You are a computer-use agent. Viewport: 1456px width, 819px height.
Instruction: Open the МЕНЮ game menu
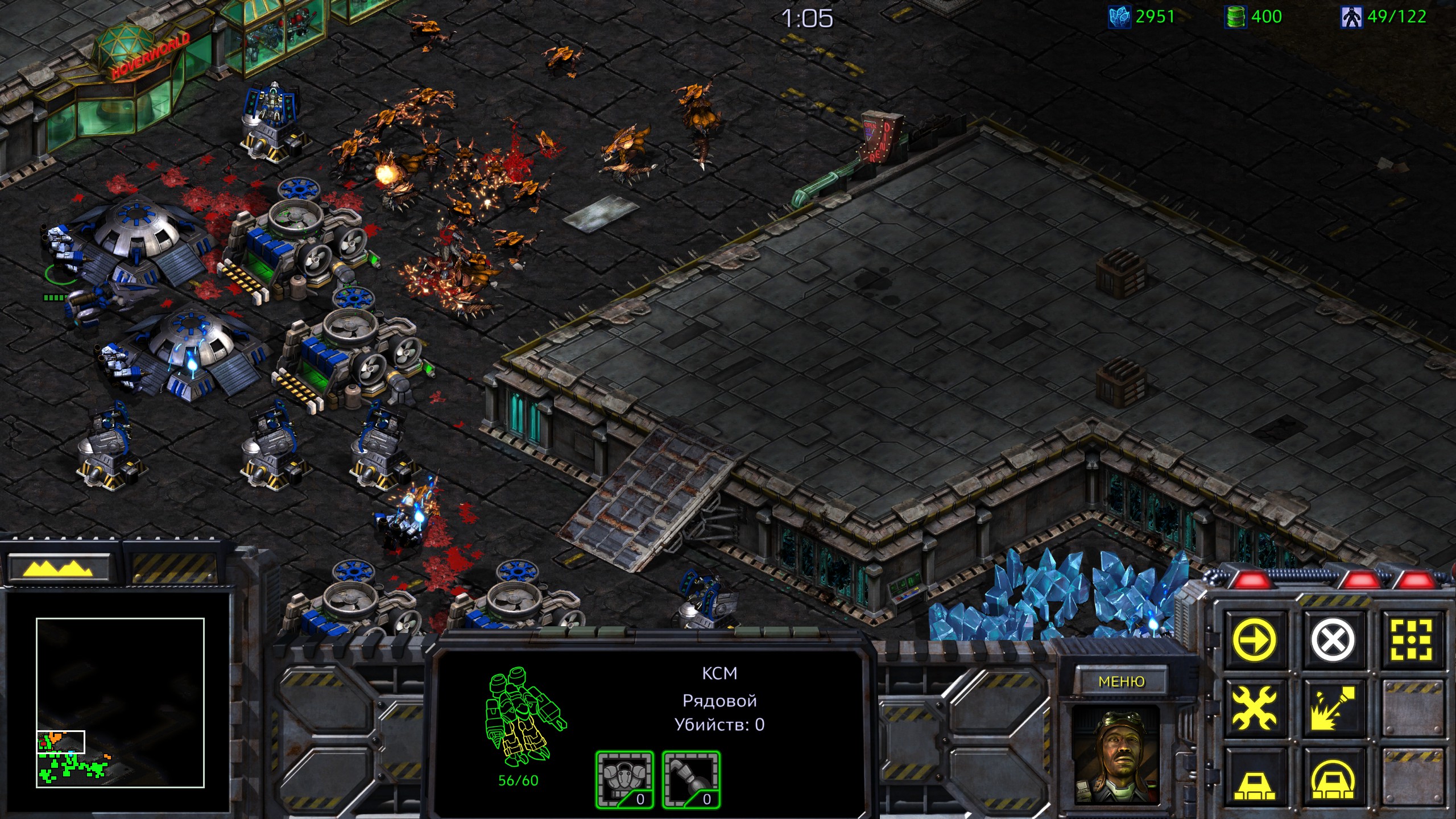click(1121, 681)
